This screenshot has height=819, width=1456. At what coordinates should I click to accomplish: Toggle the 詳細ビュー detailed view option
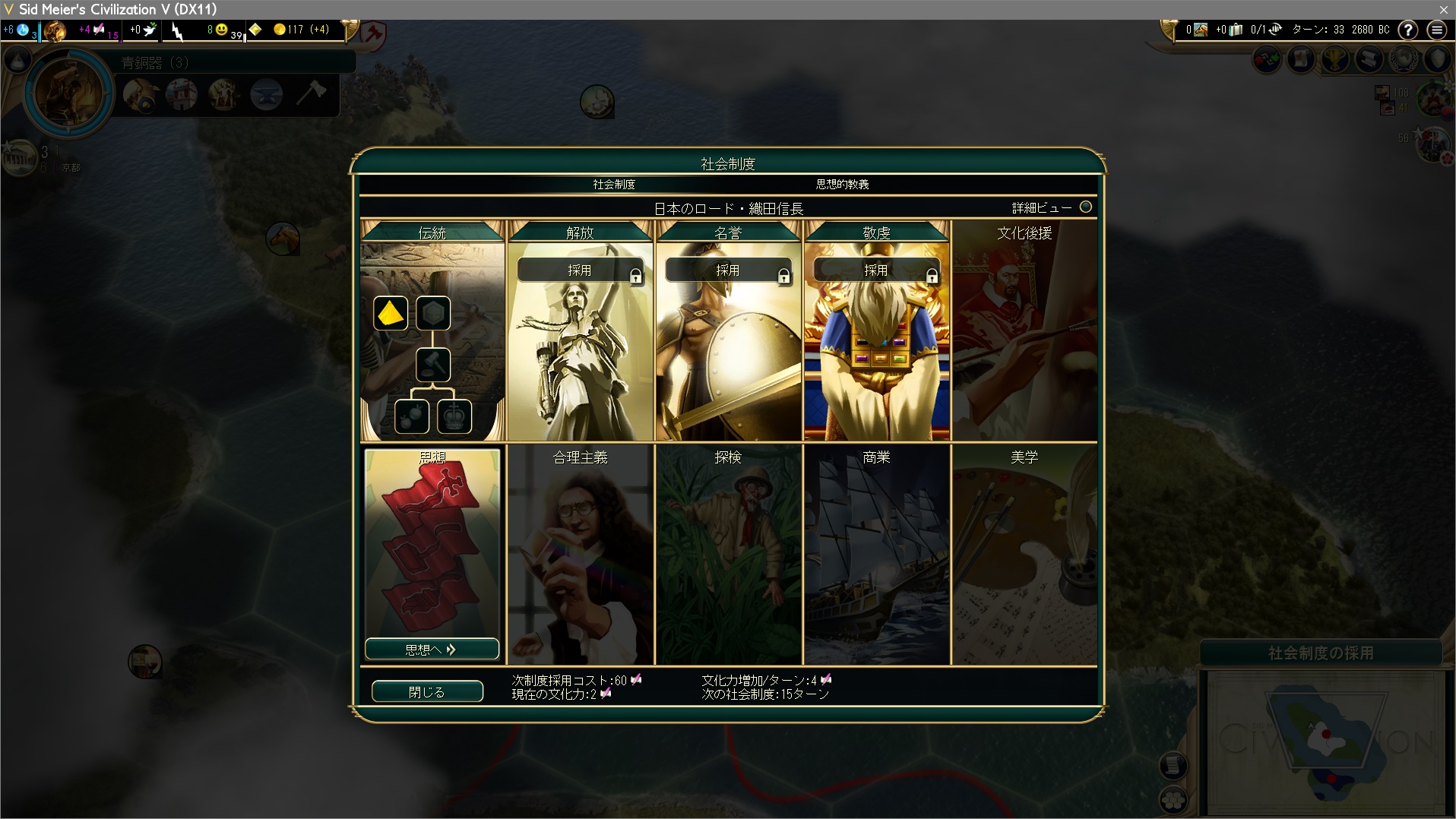[1085, 207]
